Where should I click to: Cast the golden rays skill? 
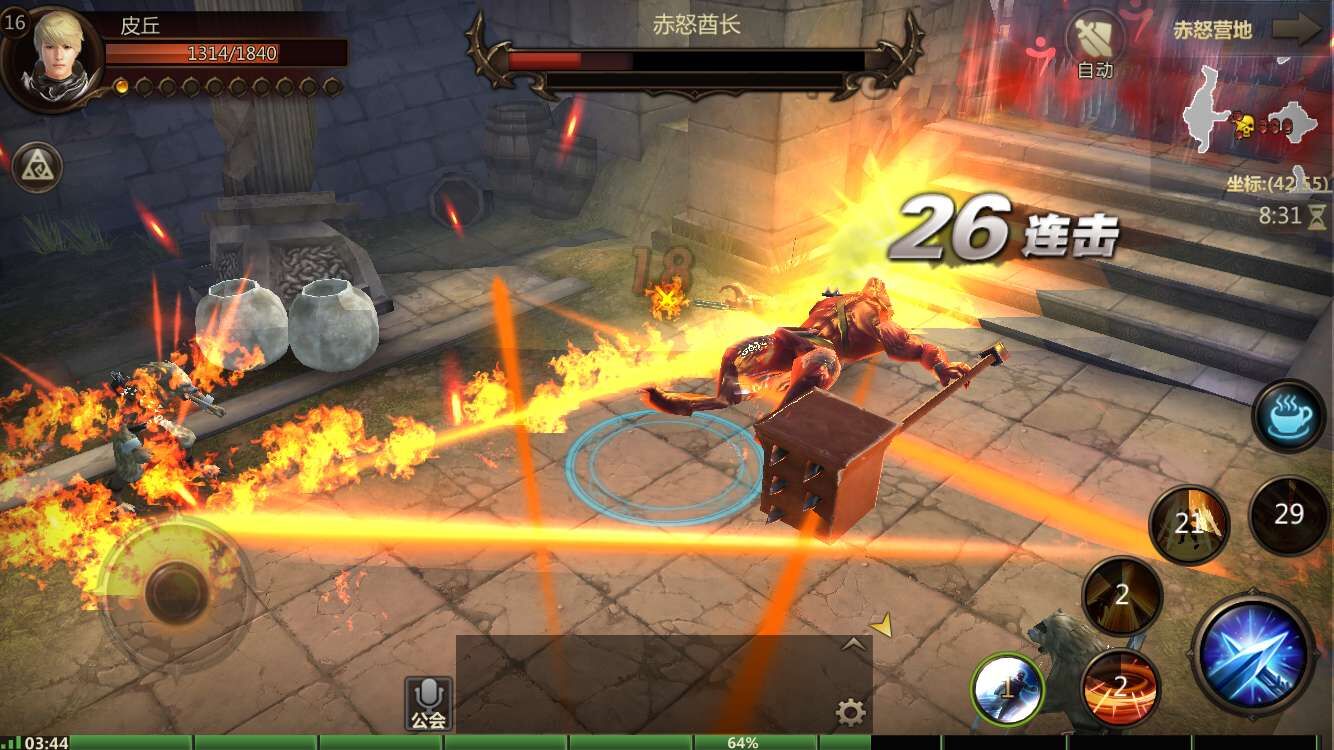1122,596
